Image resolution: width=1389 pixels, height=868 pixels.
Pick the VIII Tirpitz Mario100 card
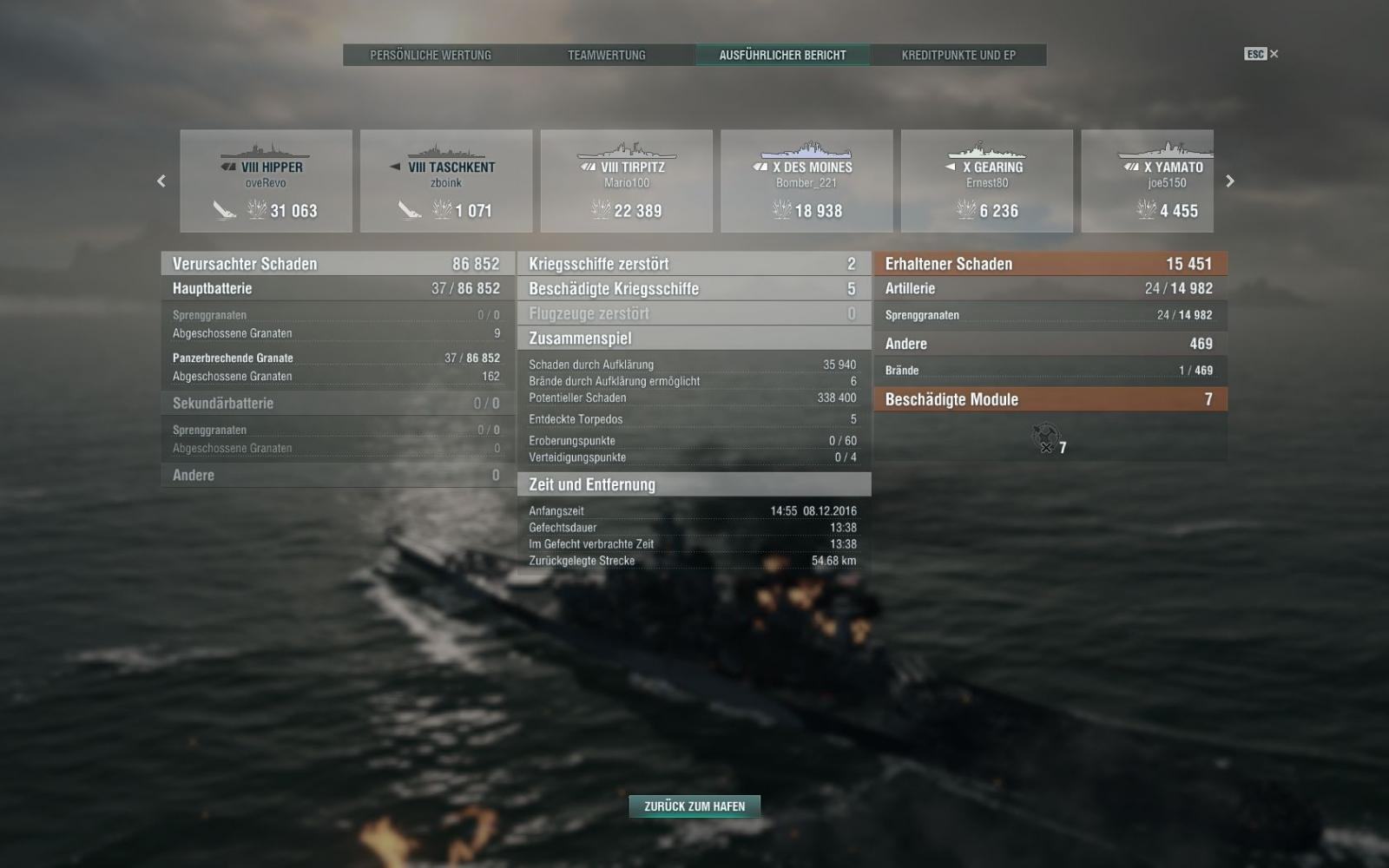[x=627, y=181]
